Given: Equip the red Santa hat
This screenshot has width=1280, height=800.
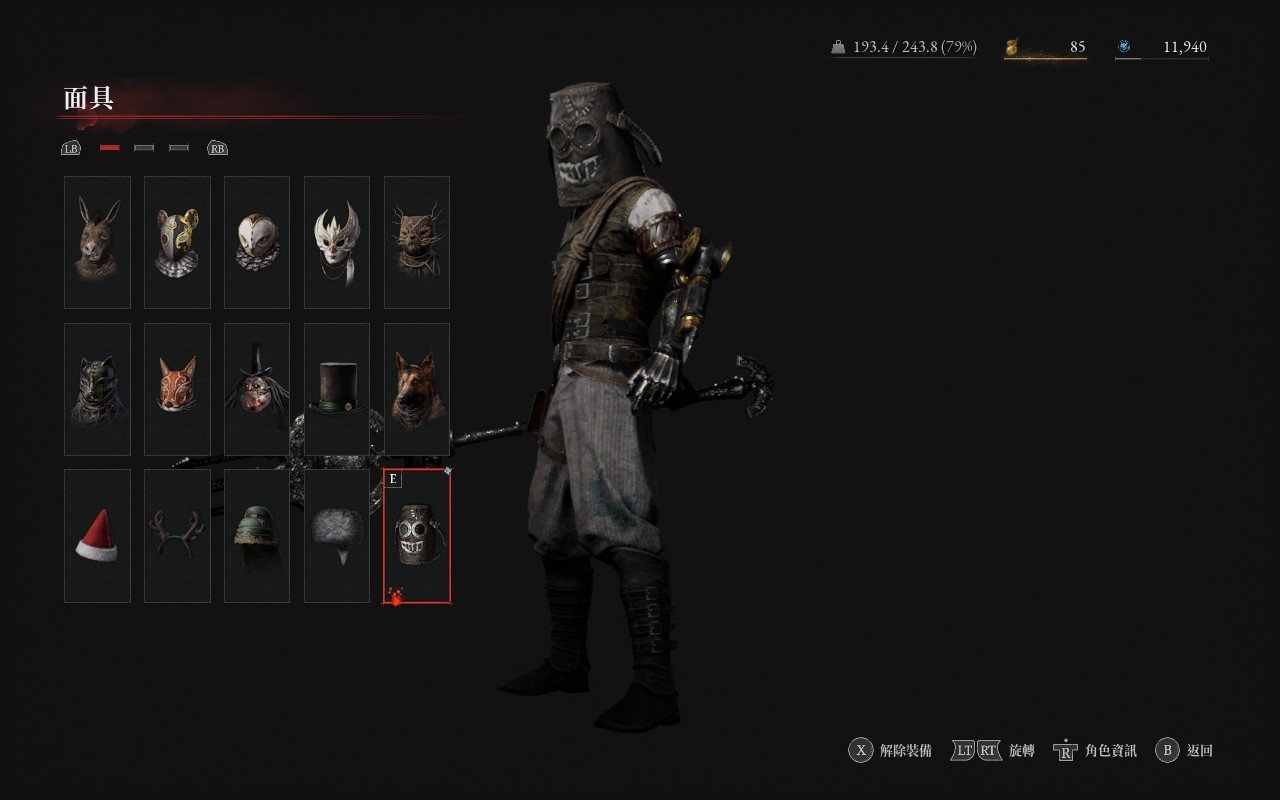Looking at the screenshot, I should pos(97,536).
